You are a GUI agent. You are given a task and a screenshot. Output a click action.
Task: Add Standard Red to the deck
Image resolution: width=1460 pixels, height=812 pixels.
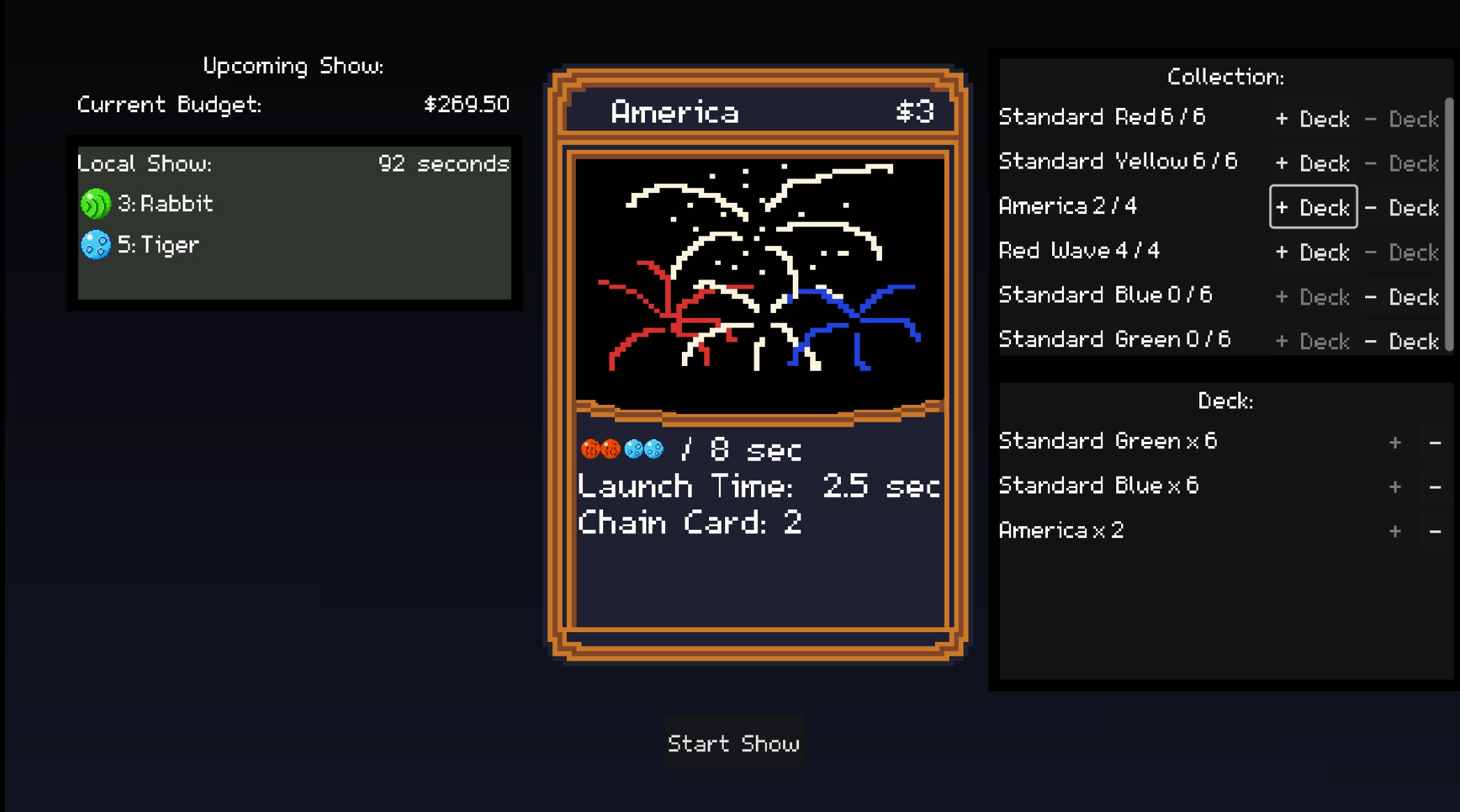point(1313,118)
